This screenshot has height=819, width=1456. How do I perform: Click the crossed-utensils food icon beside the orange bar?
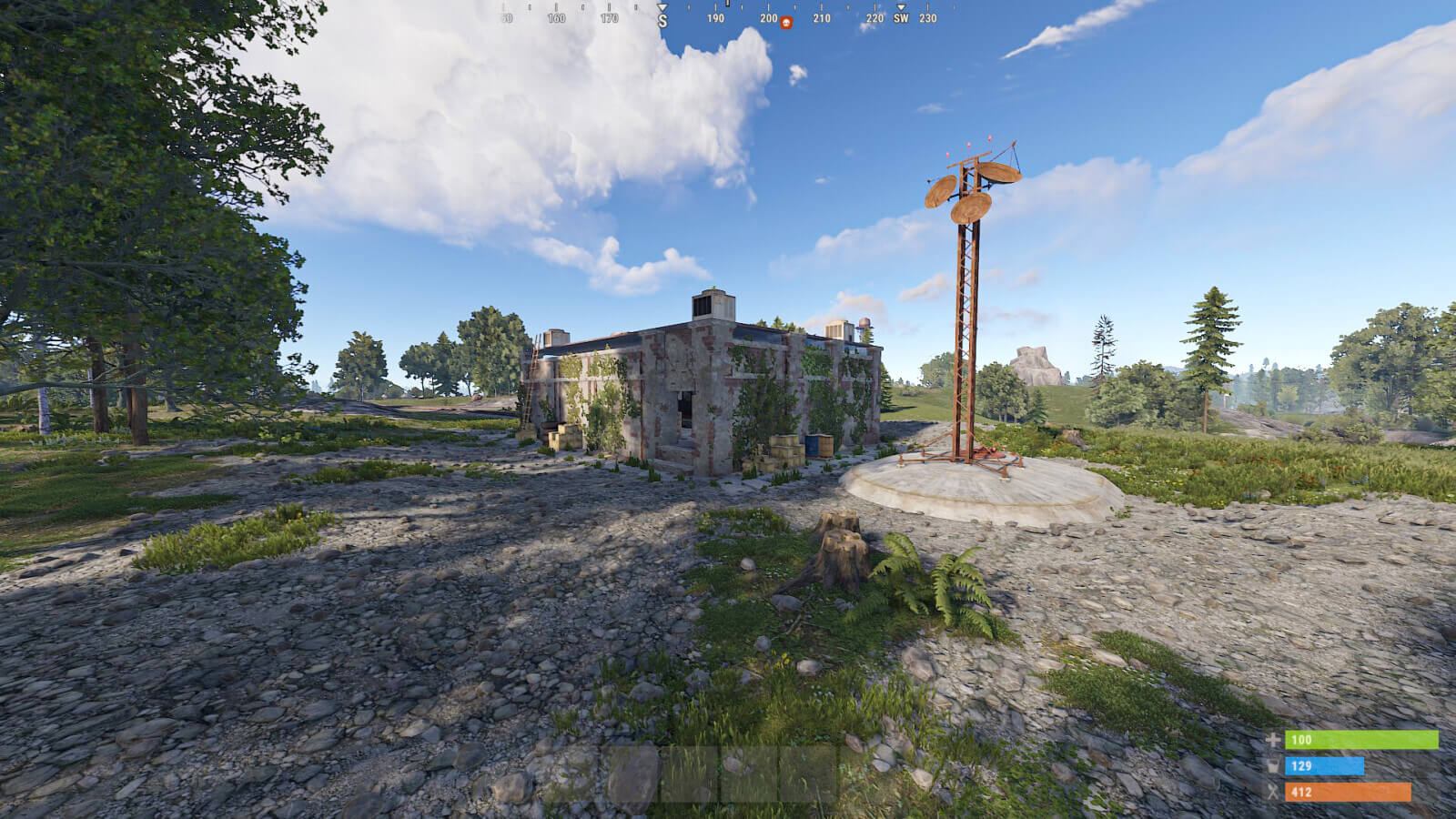coord(1270,790)
